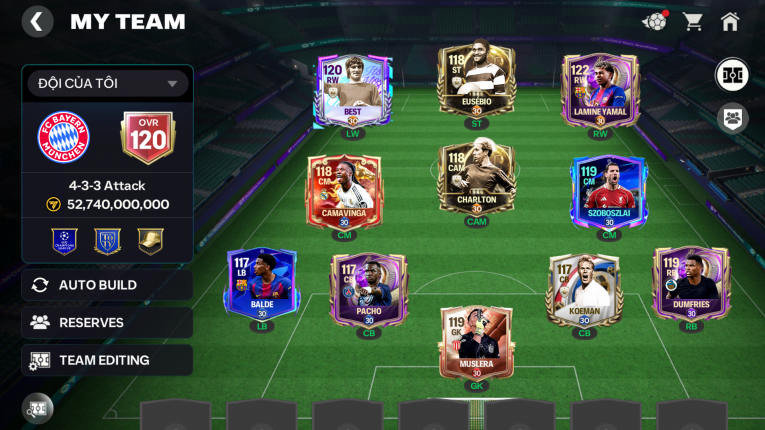Open the Reserves list

pyautogui.click(x=107, y=322)
